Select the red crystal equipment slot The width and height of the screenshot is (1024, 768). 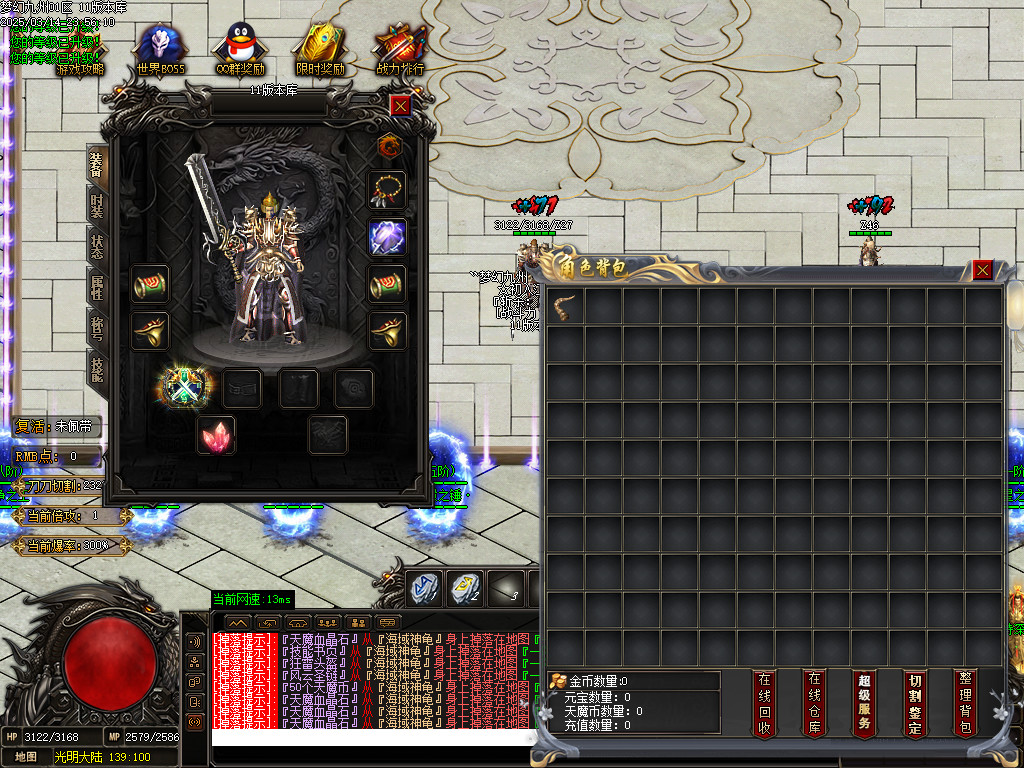pos(215,436)
